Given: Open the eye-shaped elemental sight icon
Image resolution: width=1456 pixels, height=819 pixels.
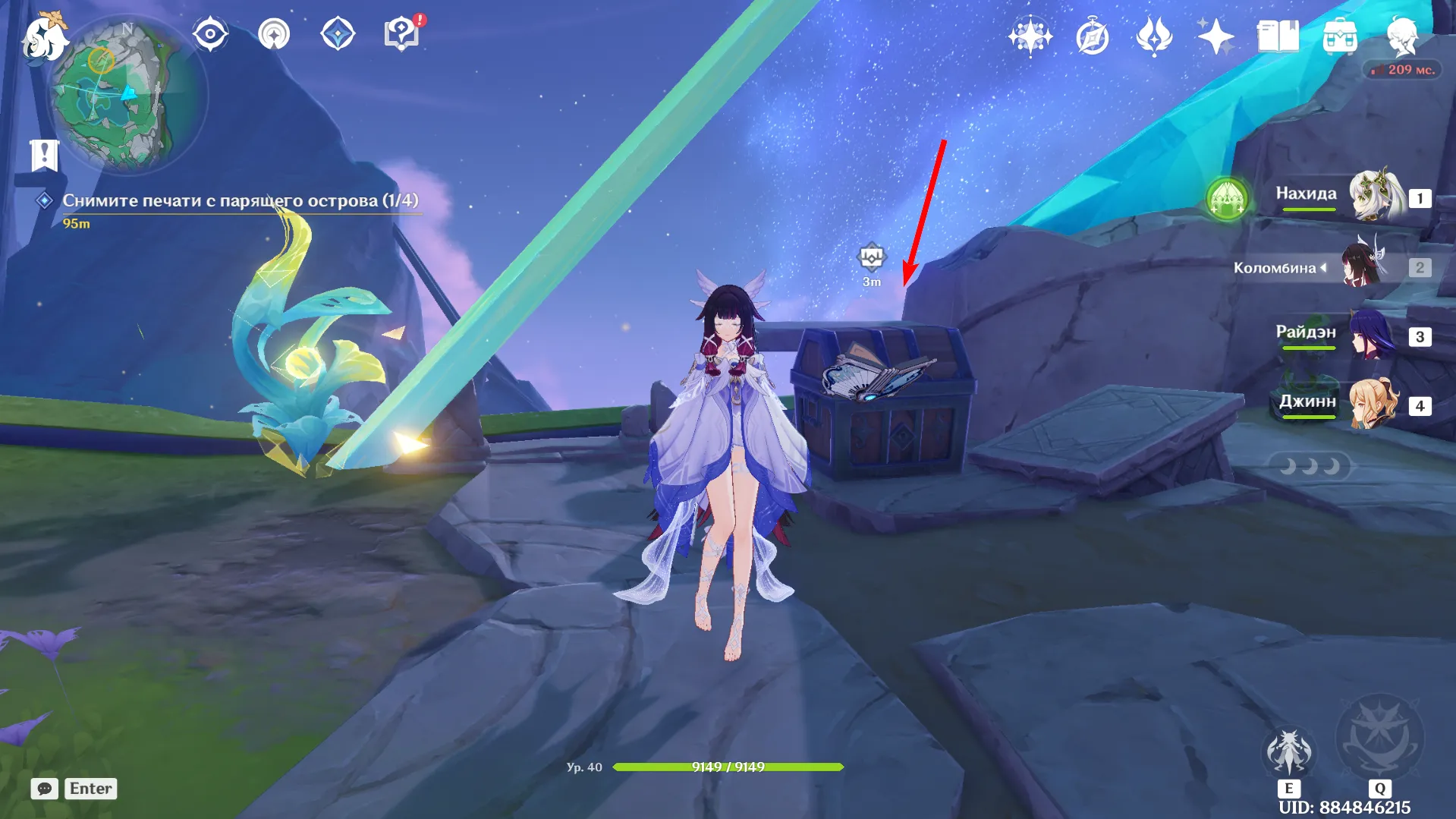Looking at the screenshot, I should coord(210,34).
